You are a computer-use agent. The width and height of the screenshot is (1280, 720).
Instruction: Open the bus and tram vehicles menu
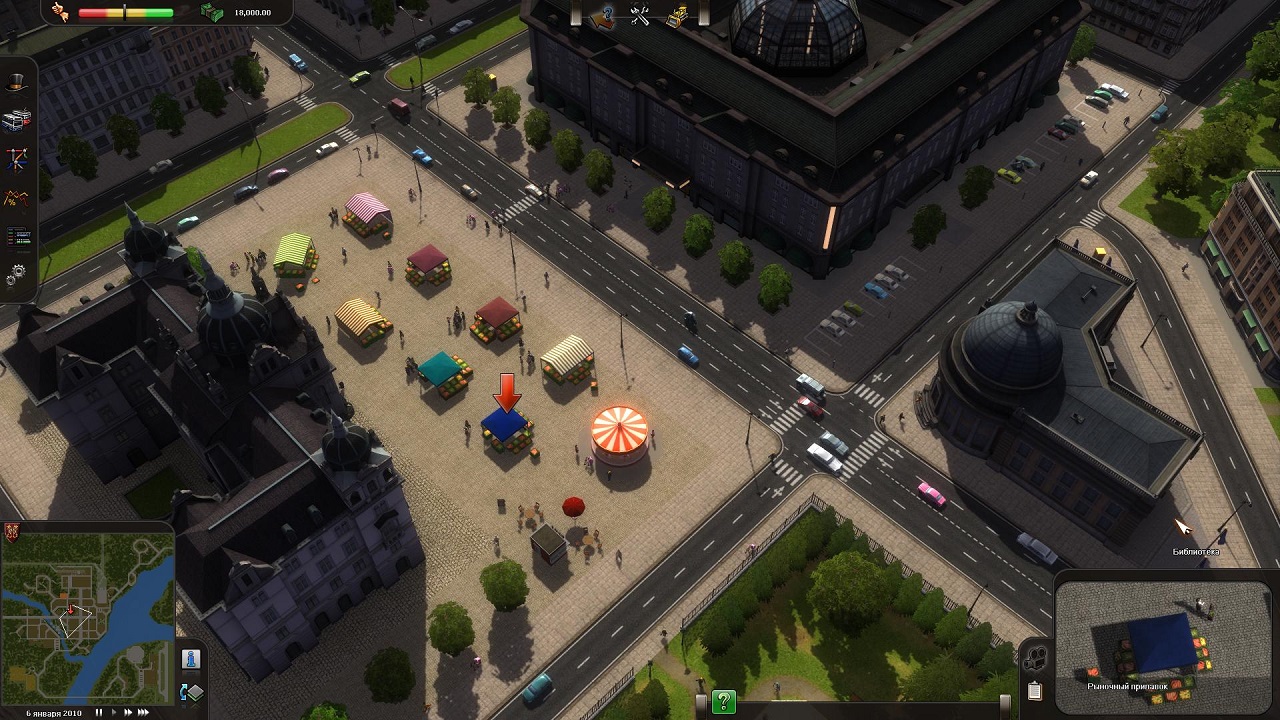click(x=17, y=120)
